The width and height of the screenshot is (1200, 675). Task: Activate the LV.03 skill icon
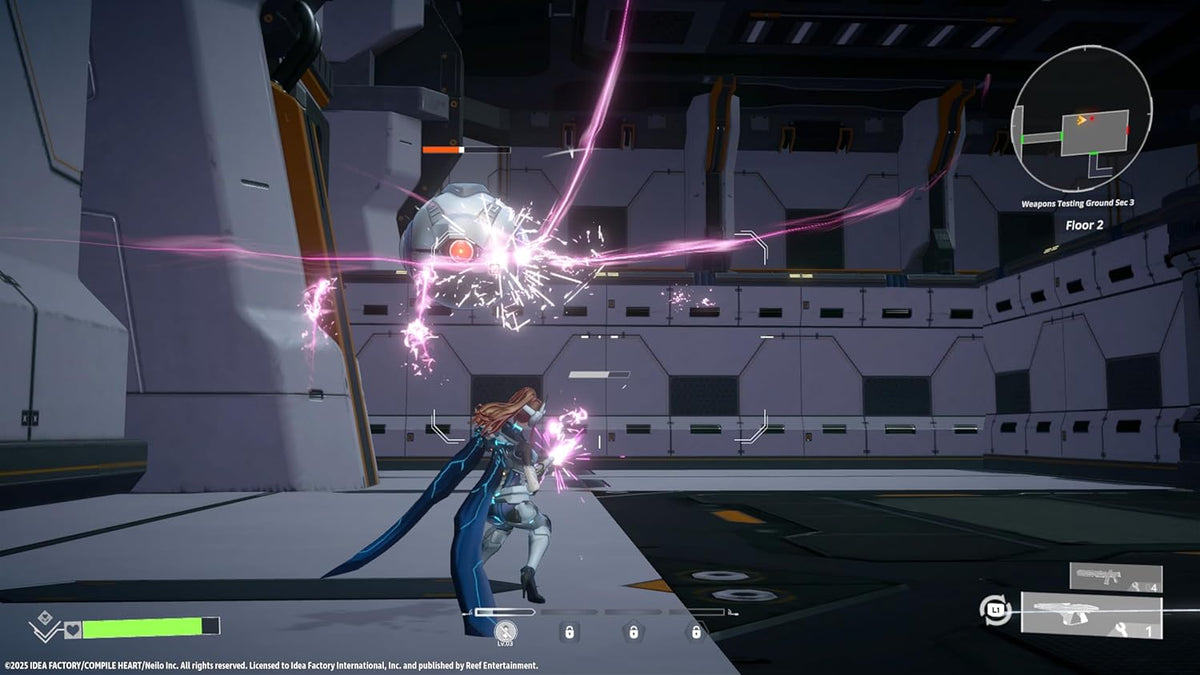506,630
